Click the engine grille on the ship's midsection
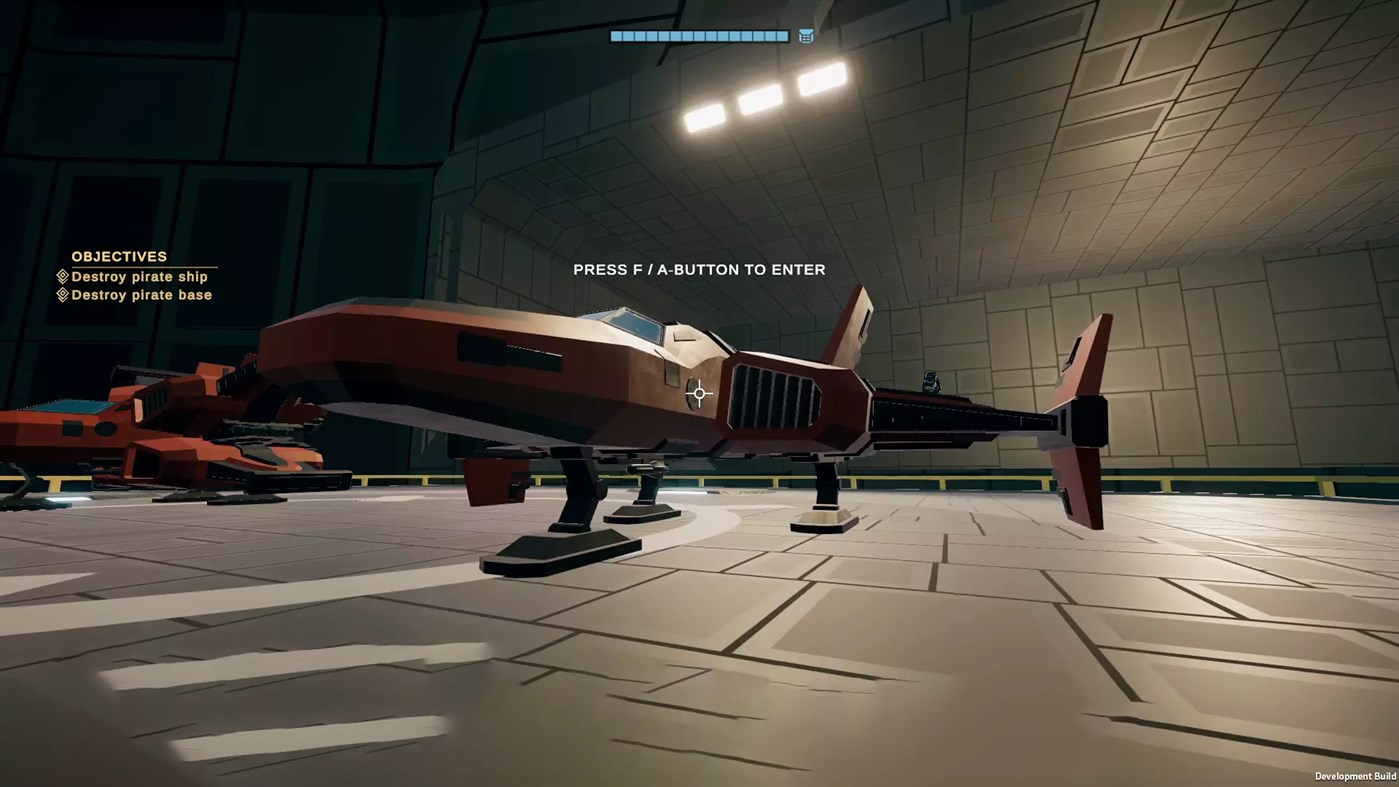The height and width of the screenshot is (787, 1399). (775, 395)
